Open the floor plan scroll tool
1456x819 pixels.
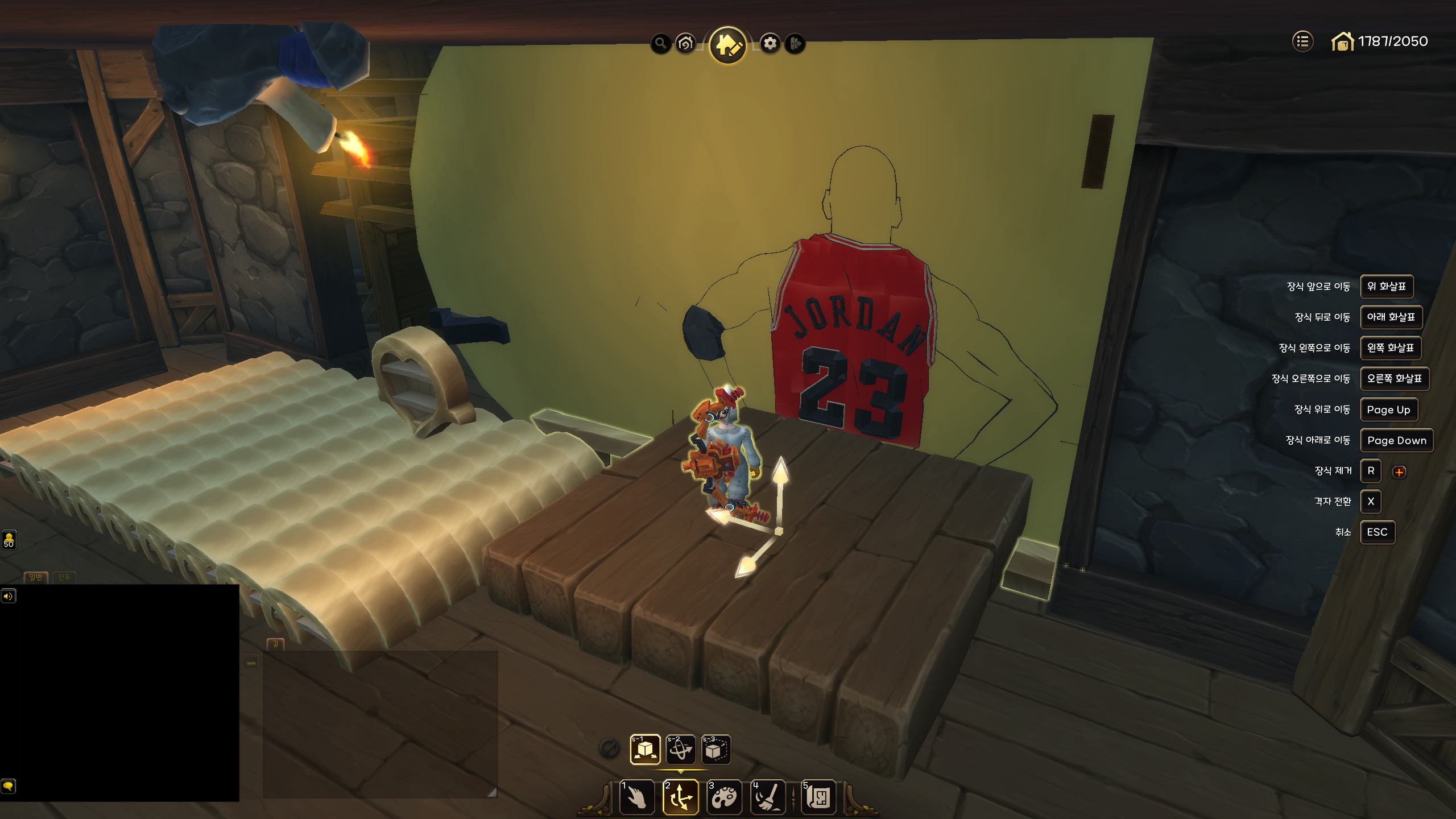(x=818, y=797)
